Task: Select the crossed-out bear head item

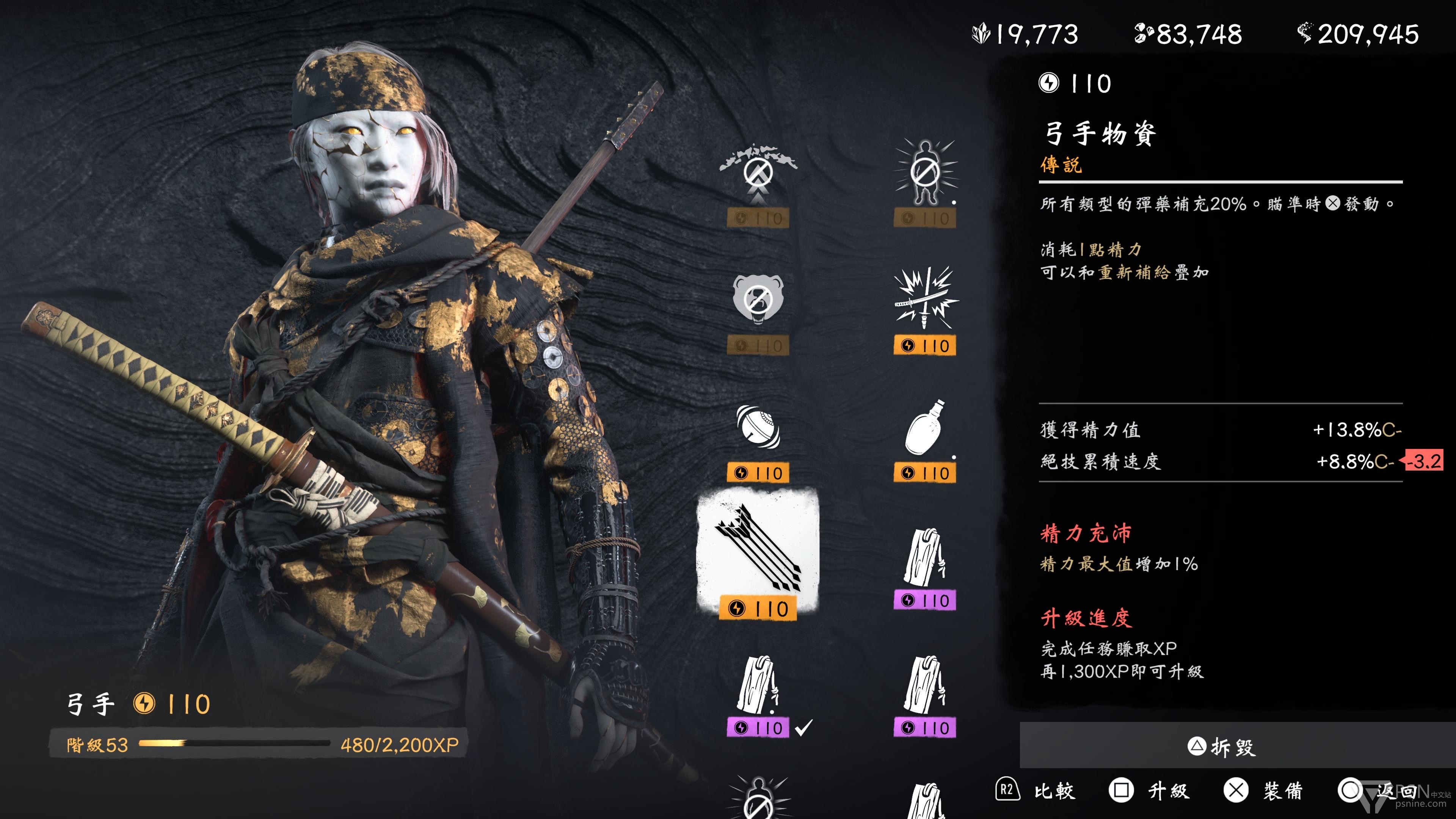Action: pyautogui.click(x=758, y=300)
